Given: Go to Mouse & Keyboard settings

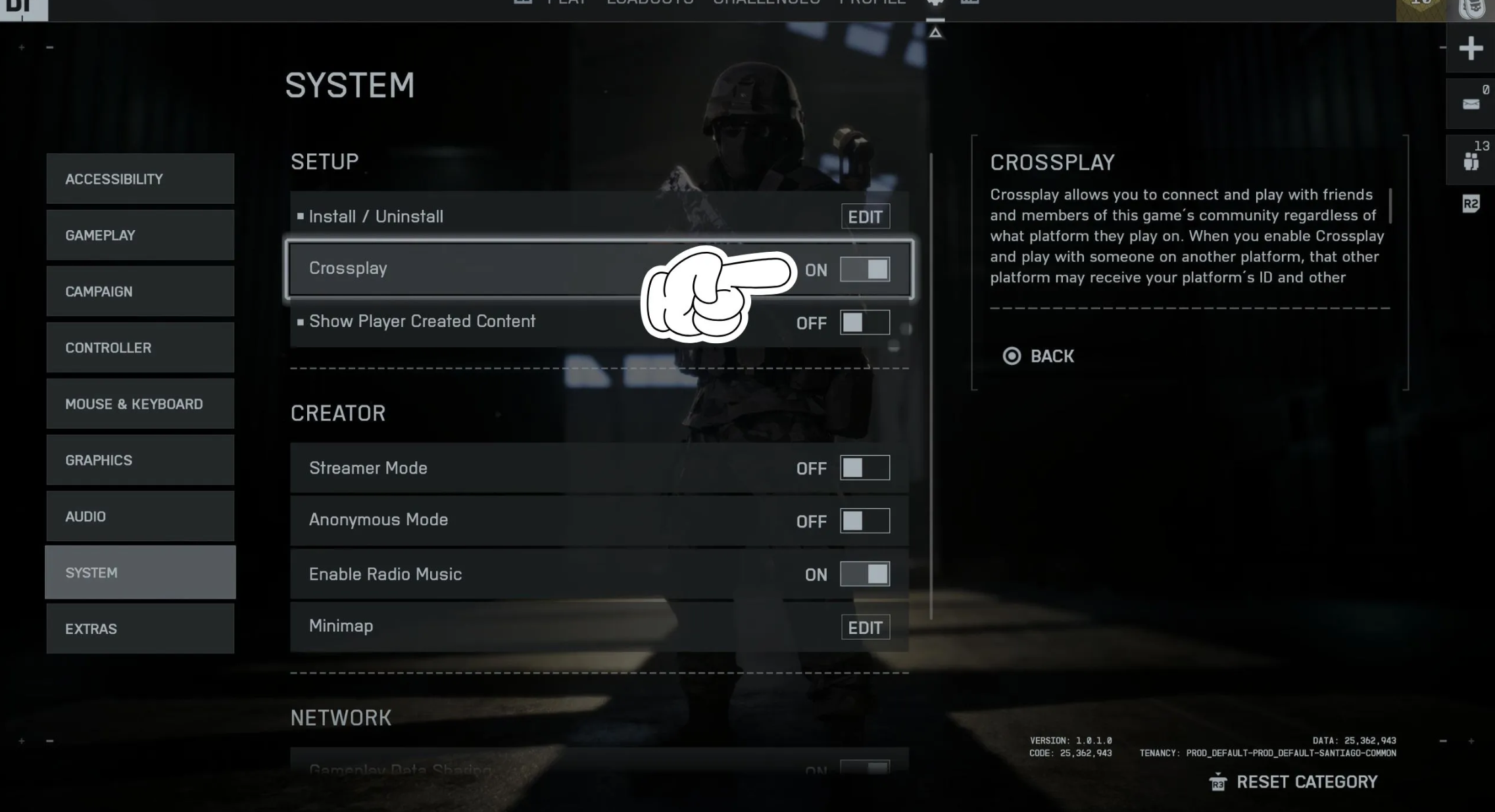Looking at the screenshot, I should 140,404.
